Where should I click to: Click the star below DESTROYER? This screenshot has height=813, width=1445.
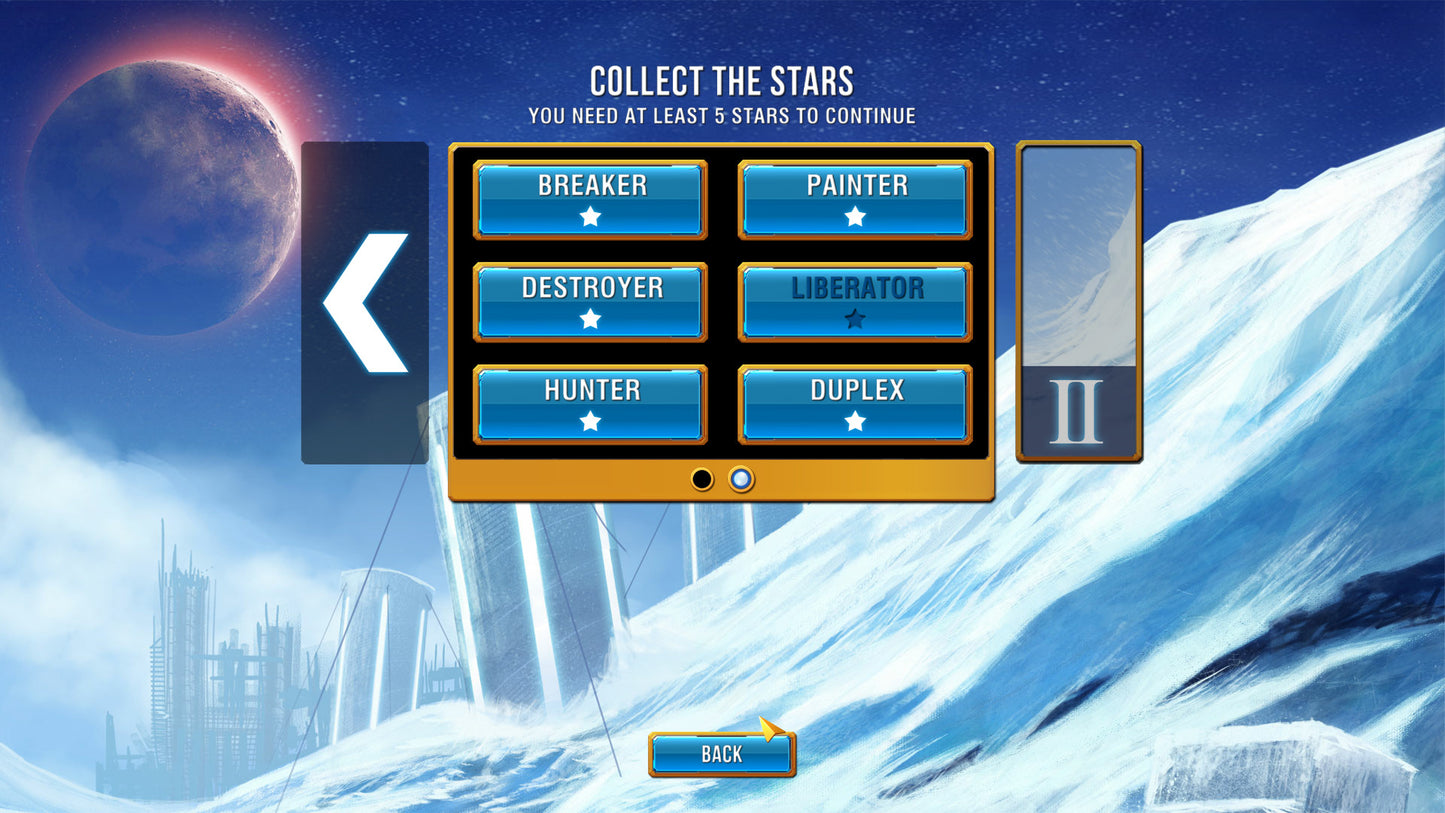coord(590,319)
